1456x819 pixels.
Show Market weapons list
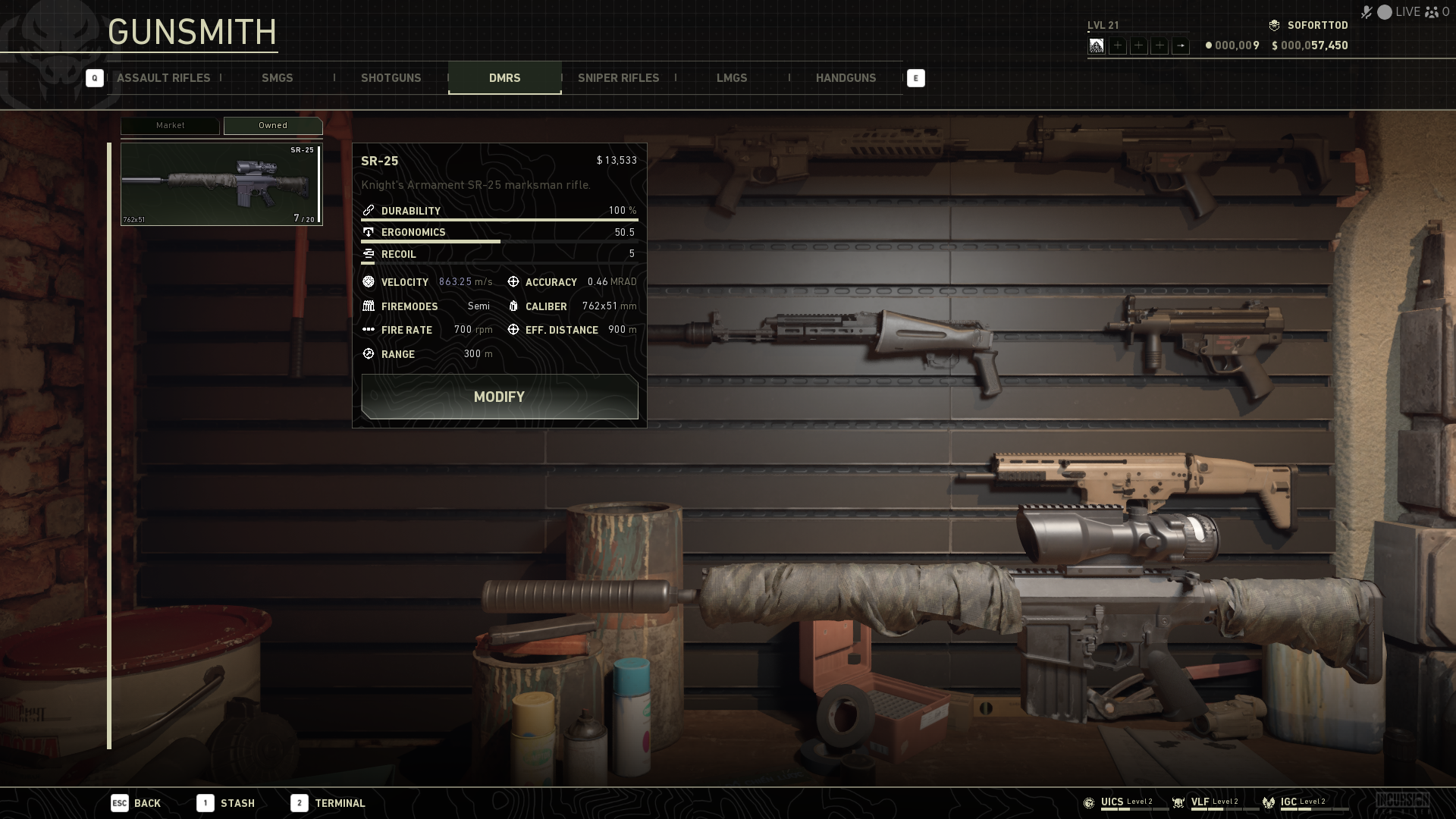tap(170, 126)
